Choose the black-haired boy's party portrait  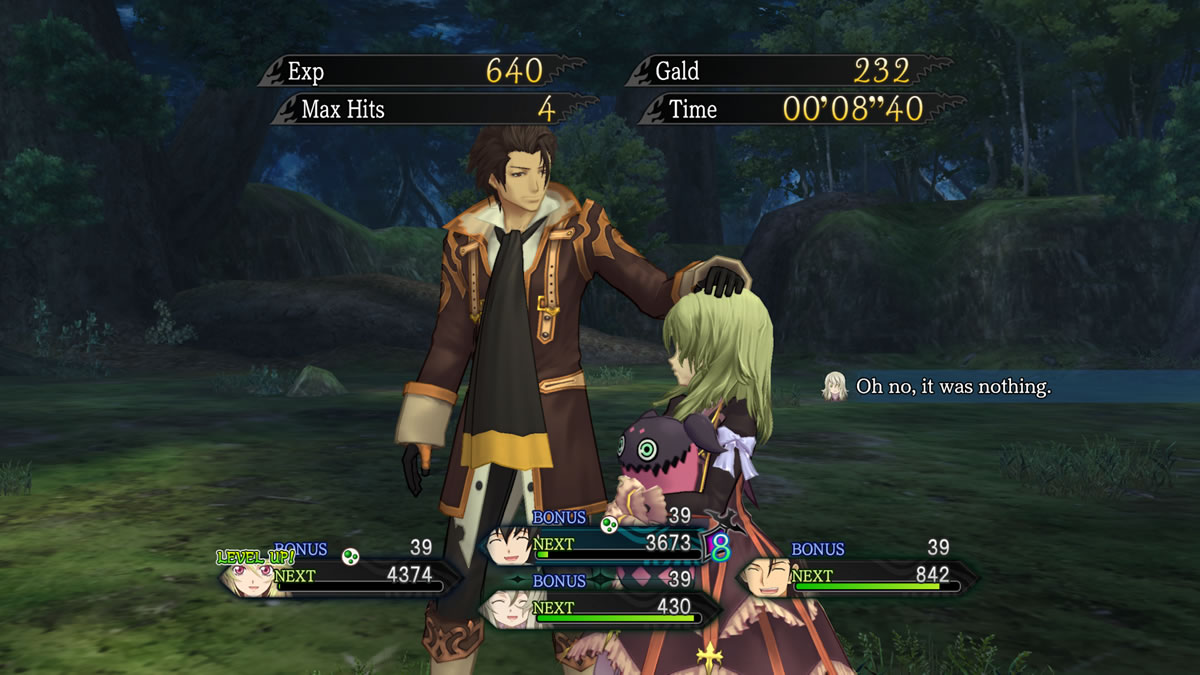[x=510, y=544]
